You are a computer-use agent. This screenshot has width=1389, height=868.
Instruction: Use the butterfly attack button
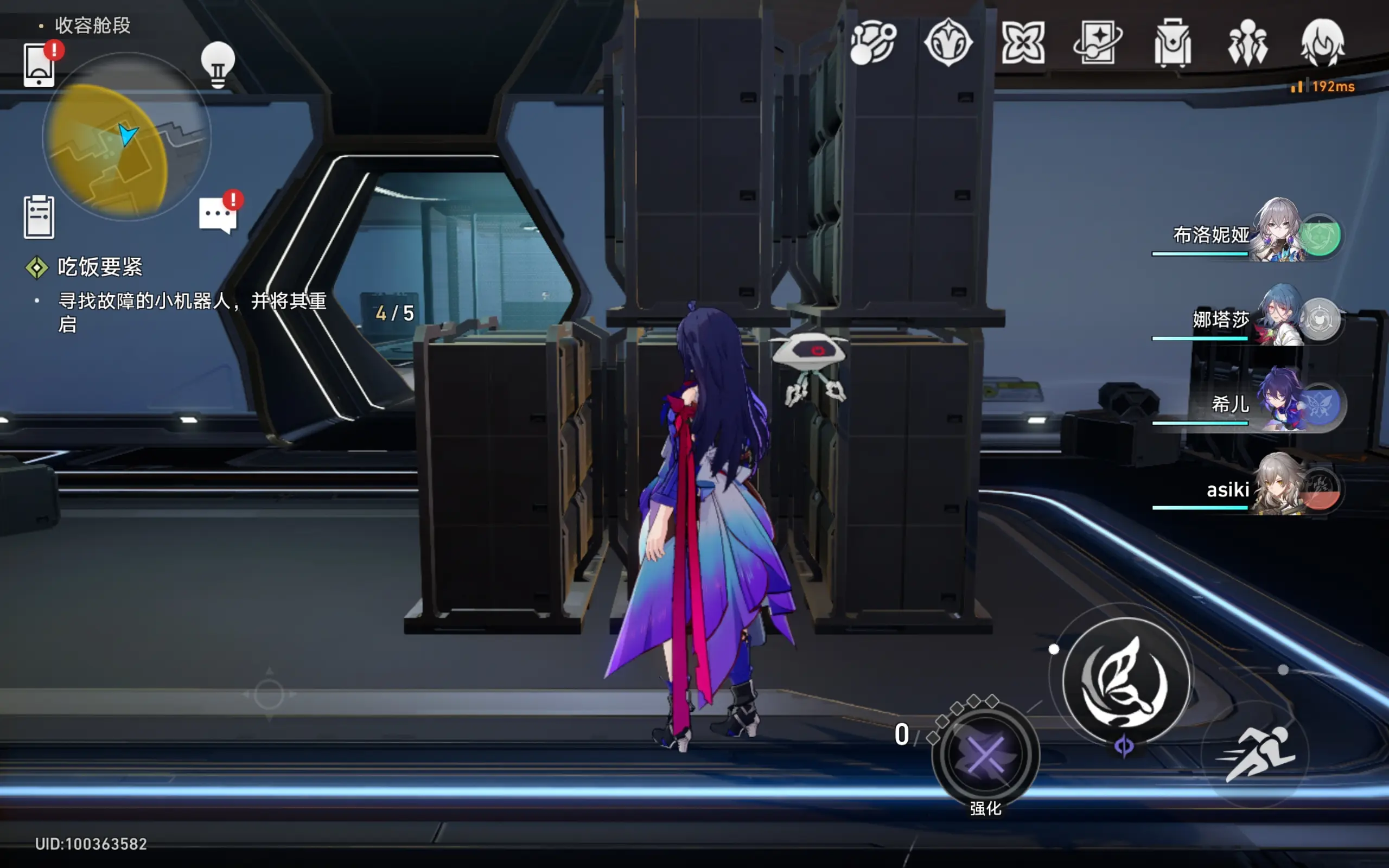tap(1124, 681)
